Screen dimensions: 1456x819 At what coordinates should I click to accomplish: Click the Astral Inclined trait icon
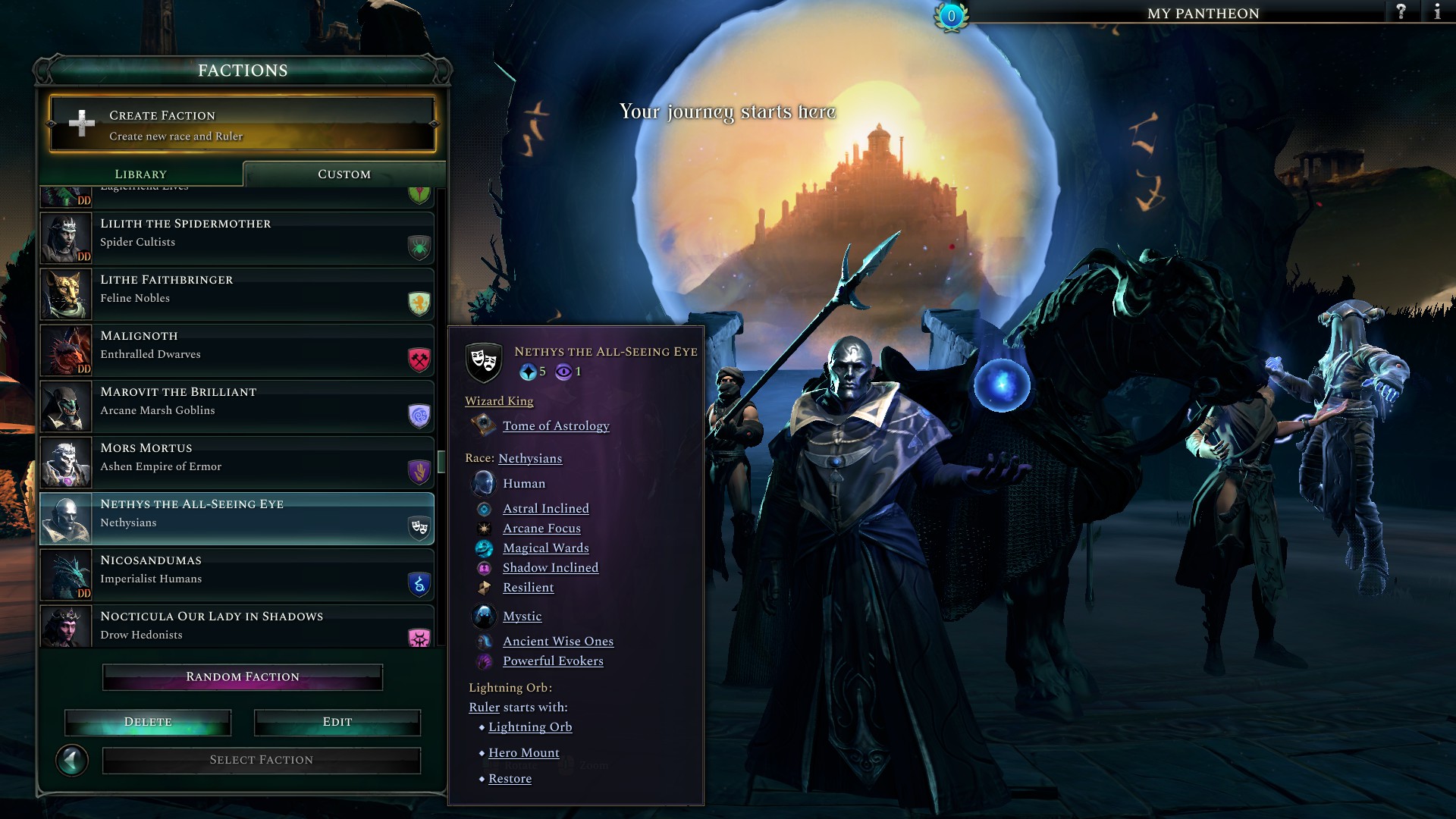click(484, 508)
